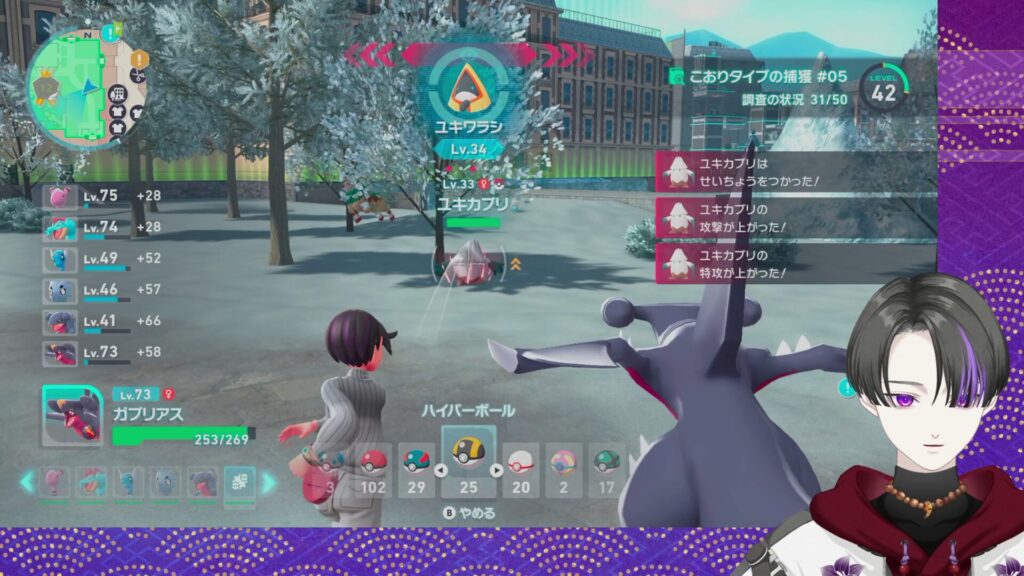Viewport: 1024px width, 576px height.
Task: Click the small left arrow beside Hyper Ball
Action: pos(440,470)
